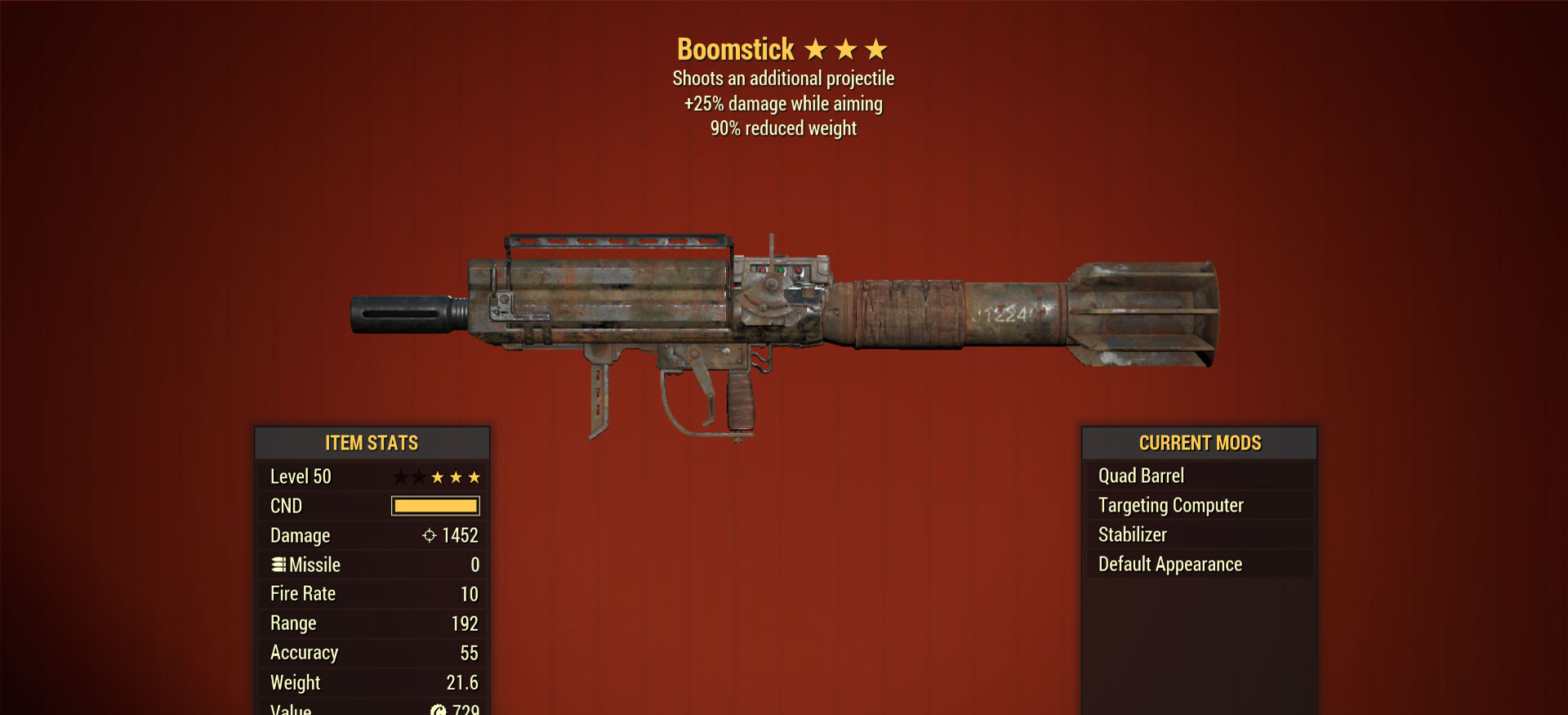Click the Stabilizer mod in the list

pos(1132,534)
